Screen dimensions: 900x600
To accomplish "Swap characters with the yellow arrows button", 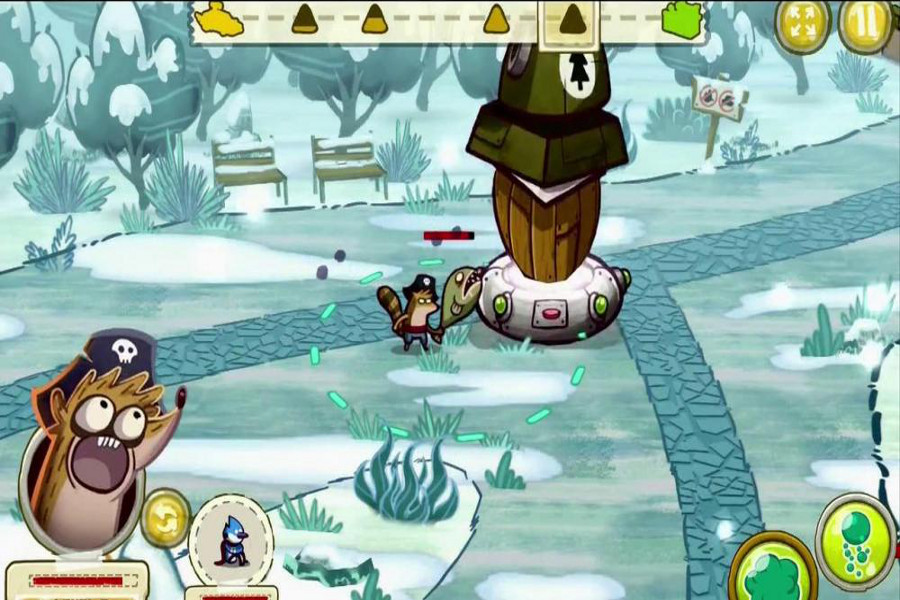I will click(165, 517).
